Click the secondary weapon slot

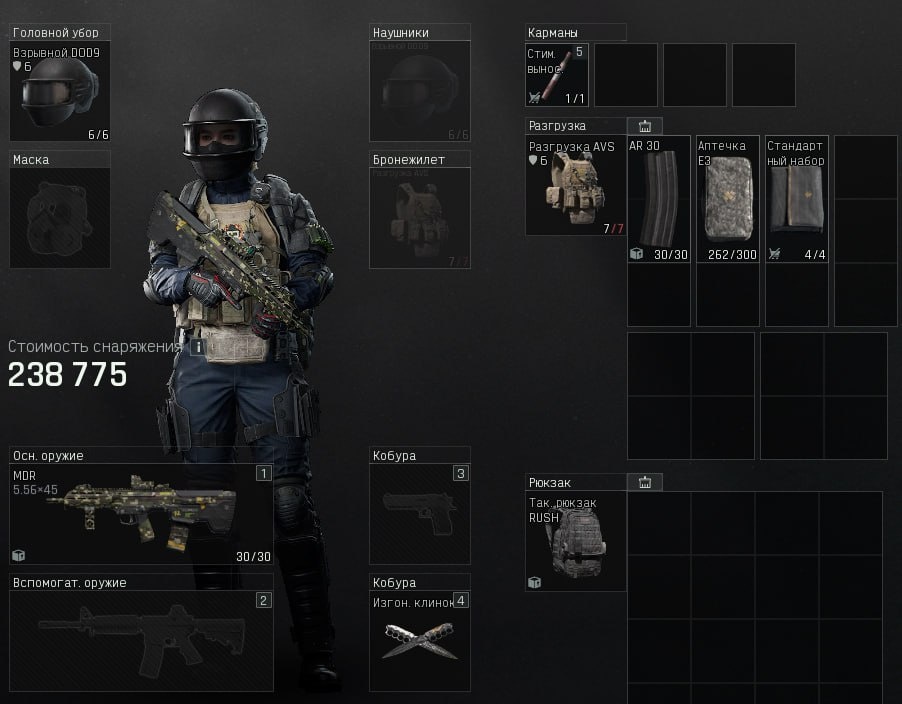point(141,640)
